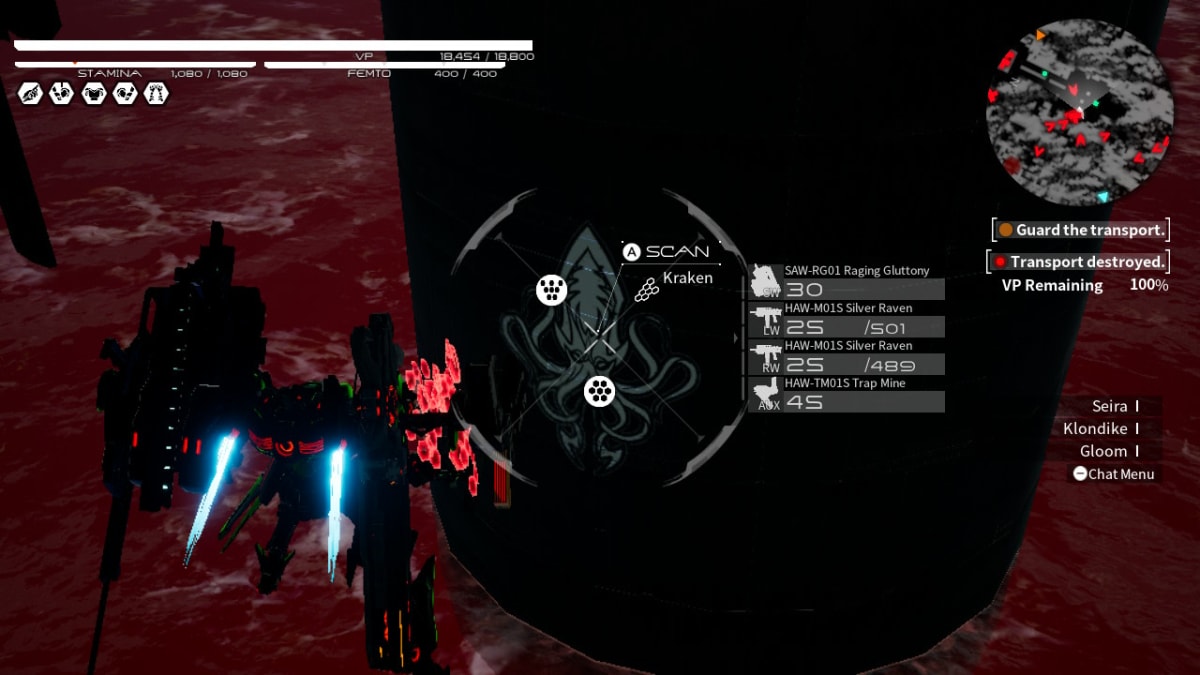Open the Chat Menu
The image size is (1200, 675).
tap(1113, 474)
